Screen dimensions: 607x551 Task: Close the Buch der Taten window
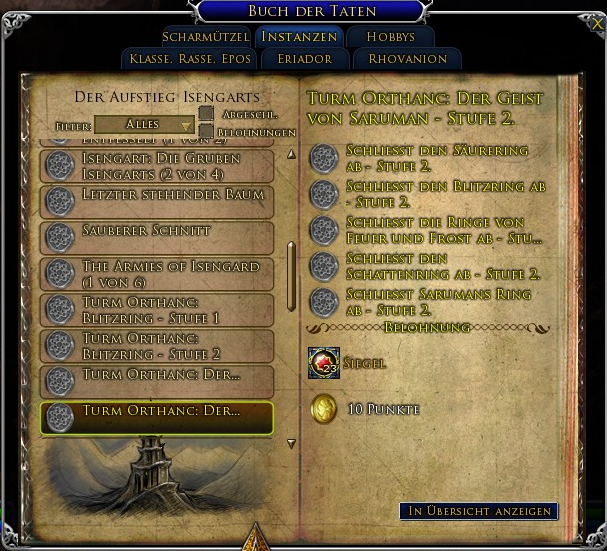click(598, 23)
